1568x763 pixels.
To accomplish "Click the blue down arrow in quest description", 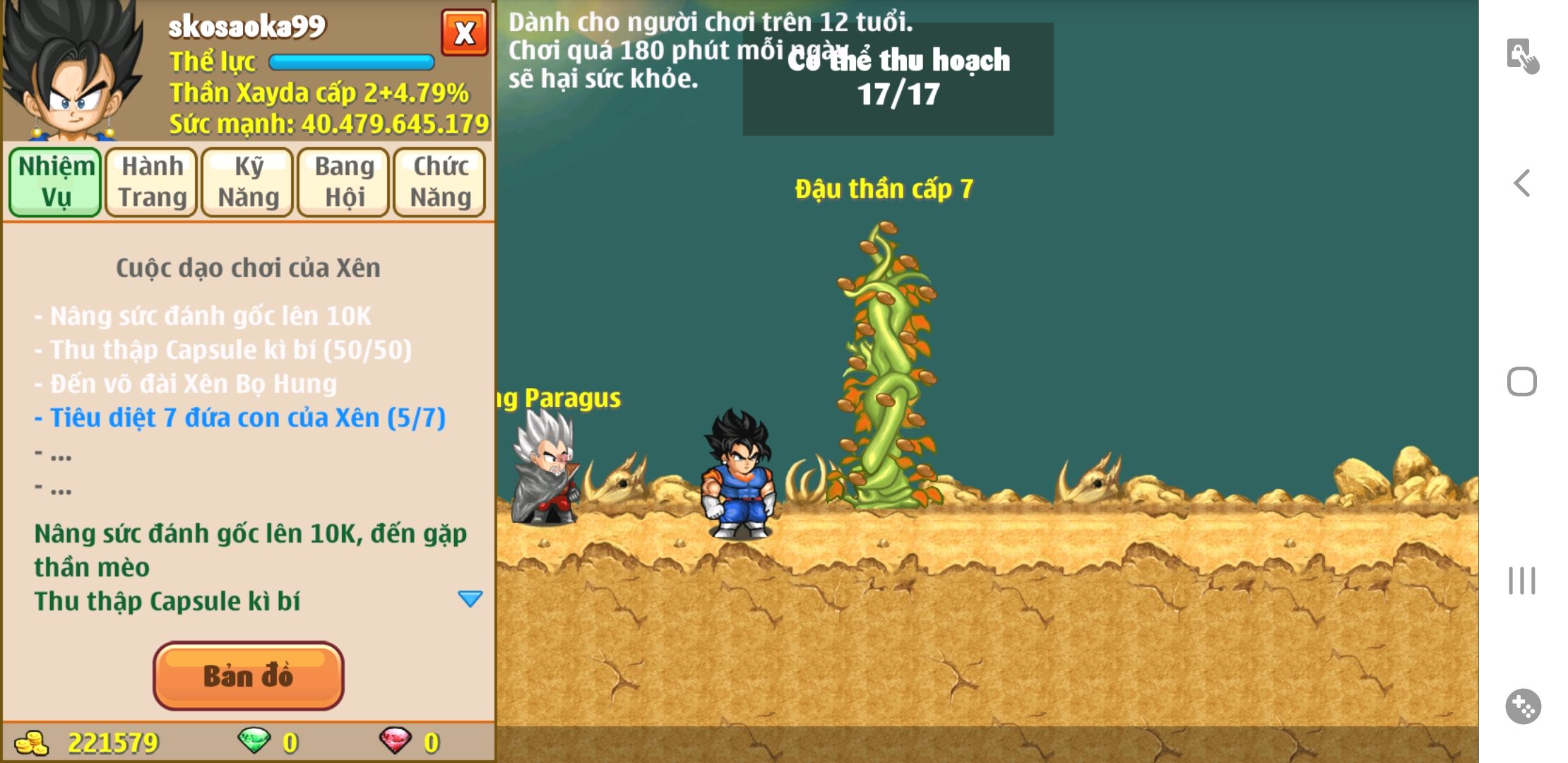I will click(x=470, y=599).
